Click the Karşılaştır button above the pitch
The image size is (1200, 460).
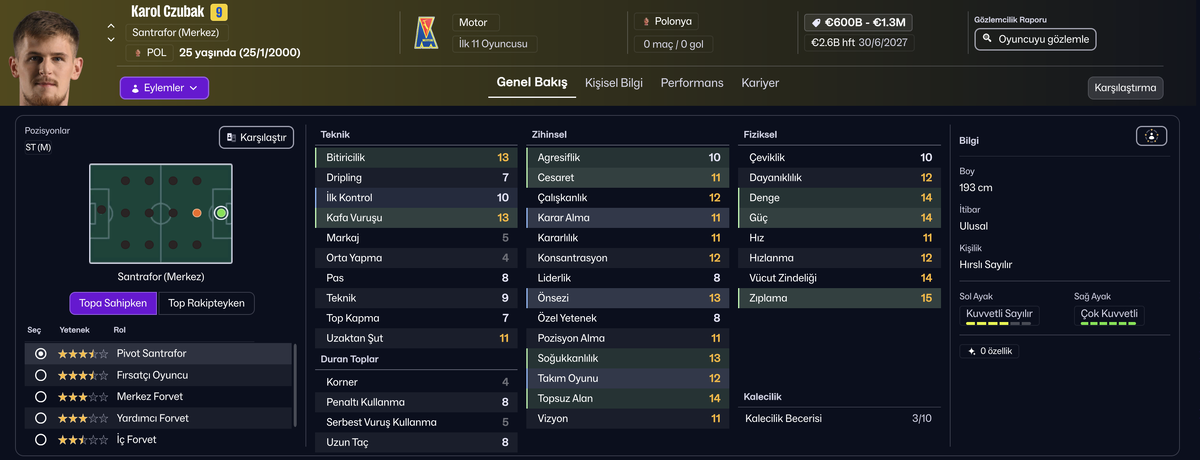tap(256, 137)
